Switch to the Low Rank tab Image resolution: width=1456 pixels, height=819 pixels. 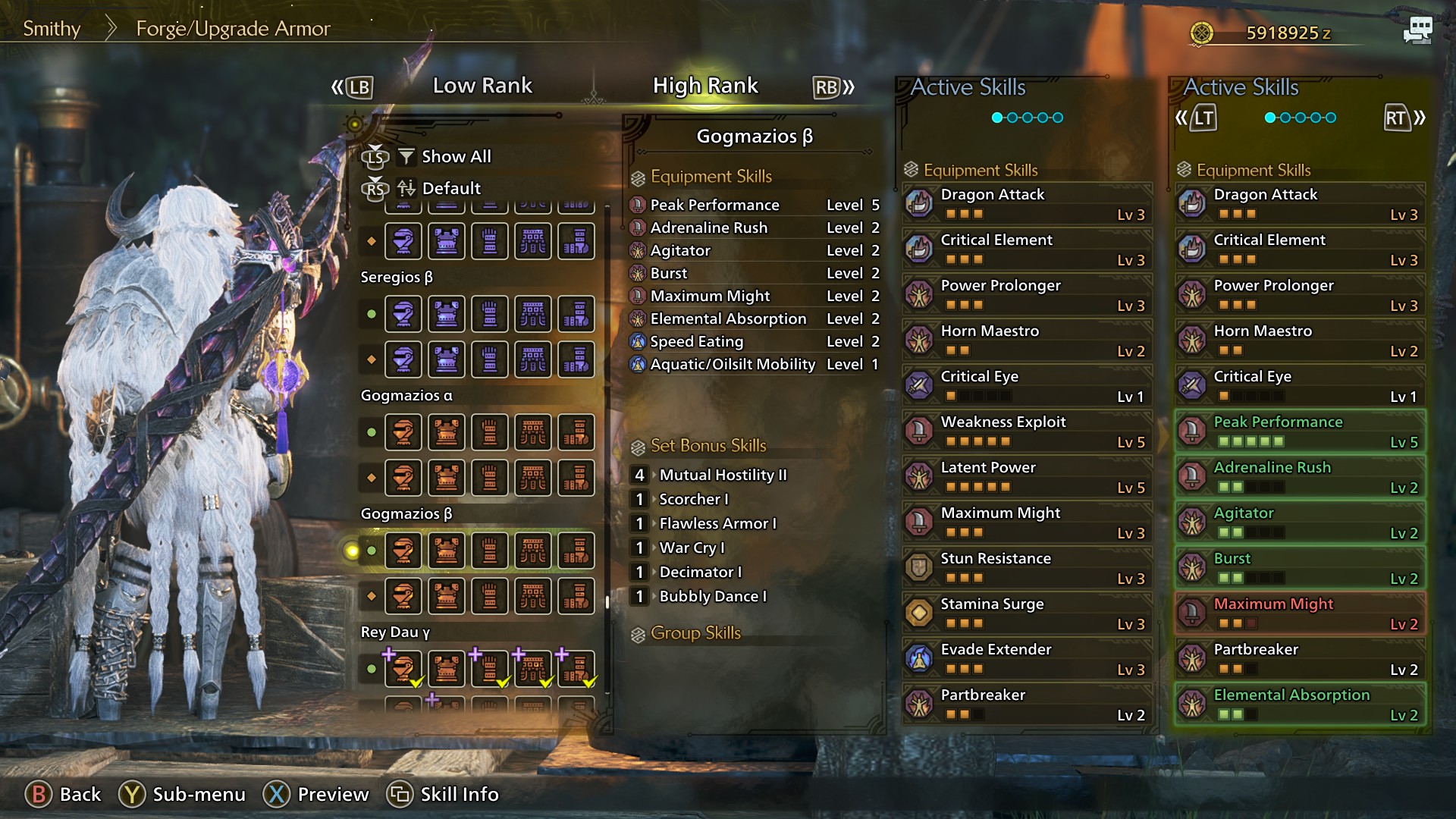point(482,86)
